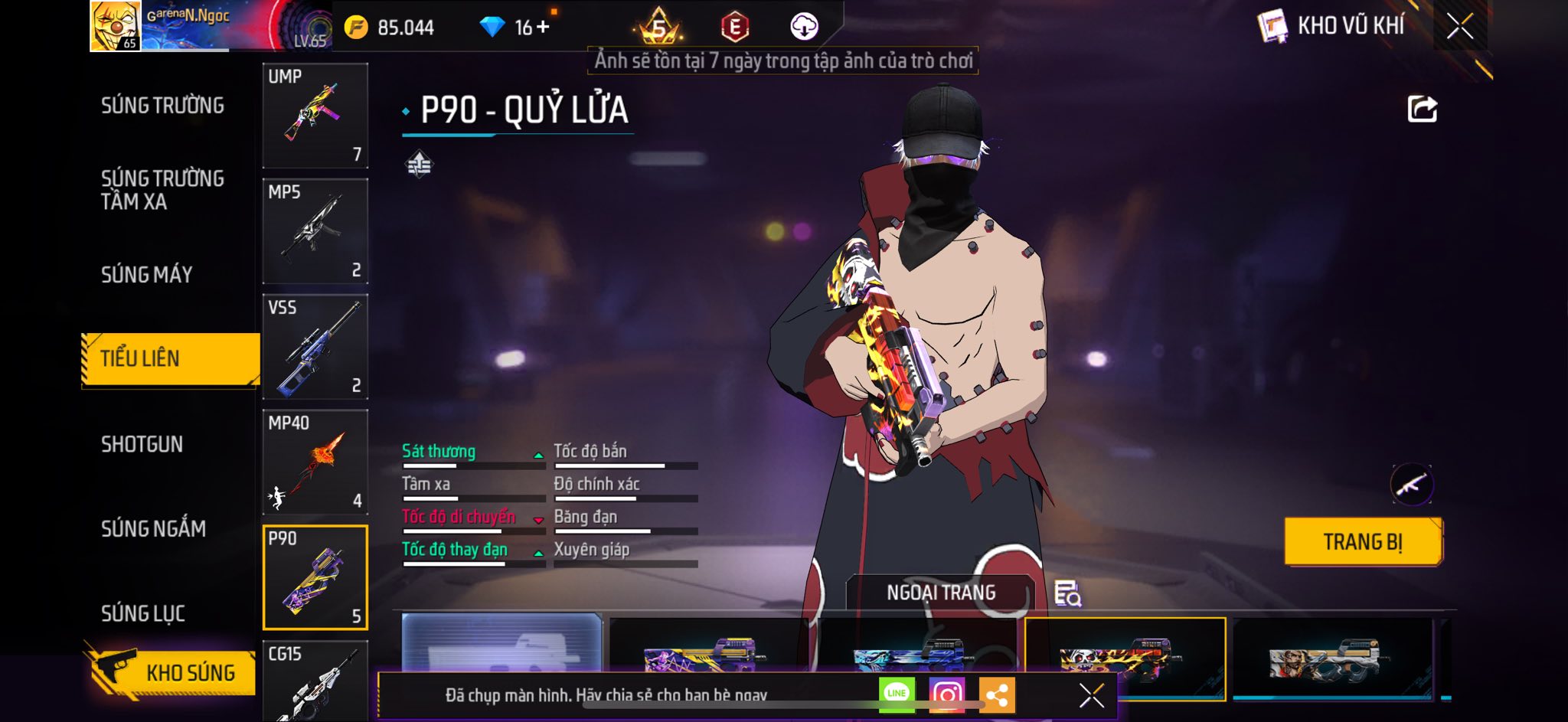Pick the MP40 weapon slot
Screen dimensions: 1568x722
315,462
